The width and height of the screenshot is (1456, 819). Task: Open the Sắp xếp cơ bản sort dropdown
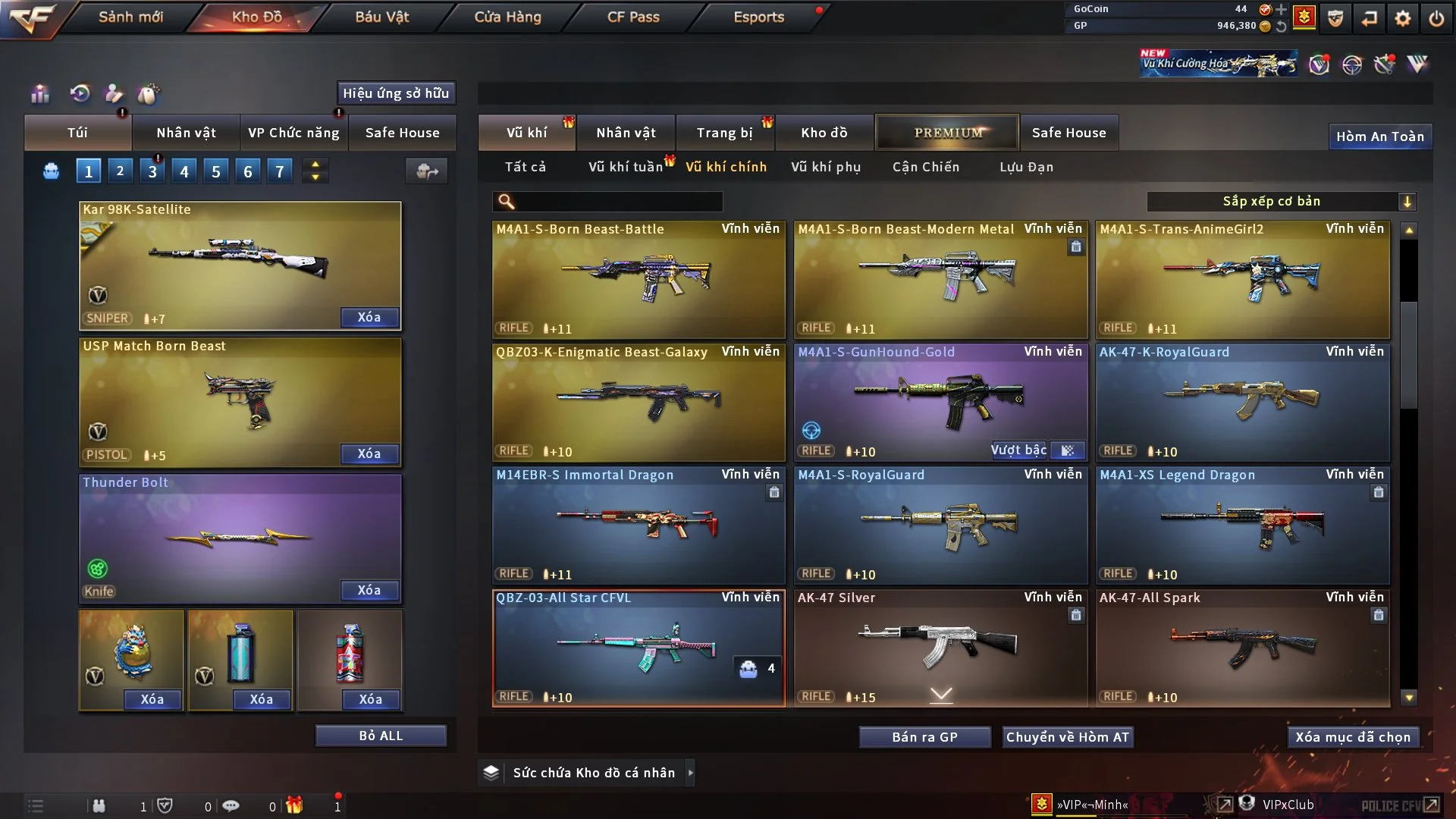coord(1281,202)
